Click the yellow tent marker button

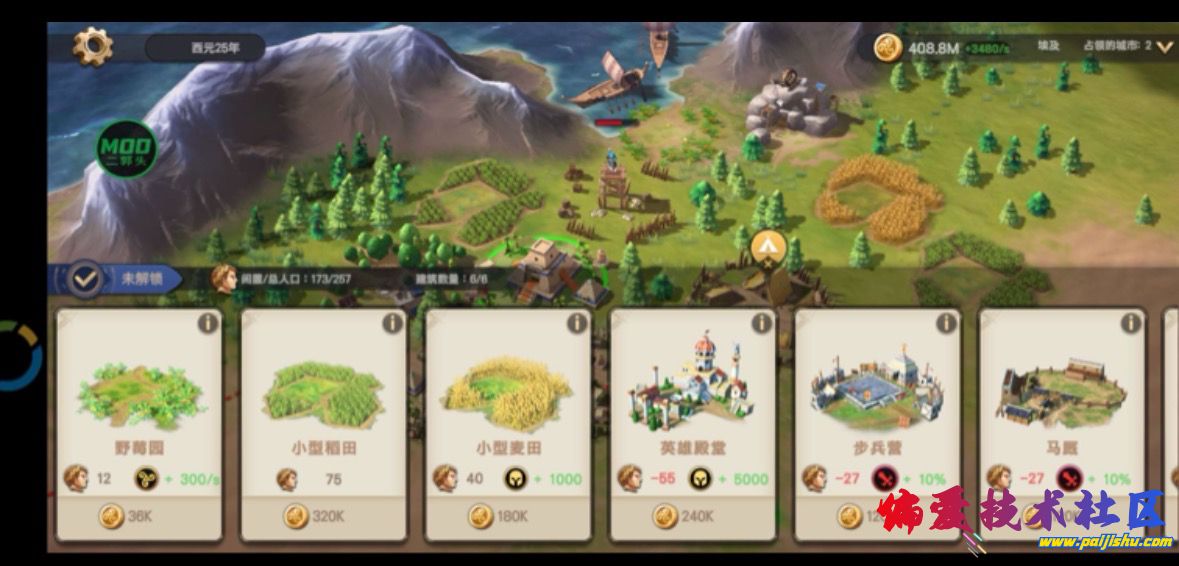point(767,245)
